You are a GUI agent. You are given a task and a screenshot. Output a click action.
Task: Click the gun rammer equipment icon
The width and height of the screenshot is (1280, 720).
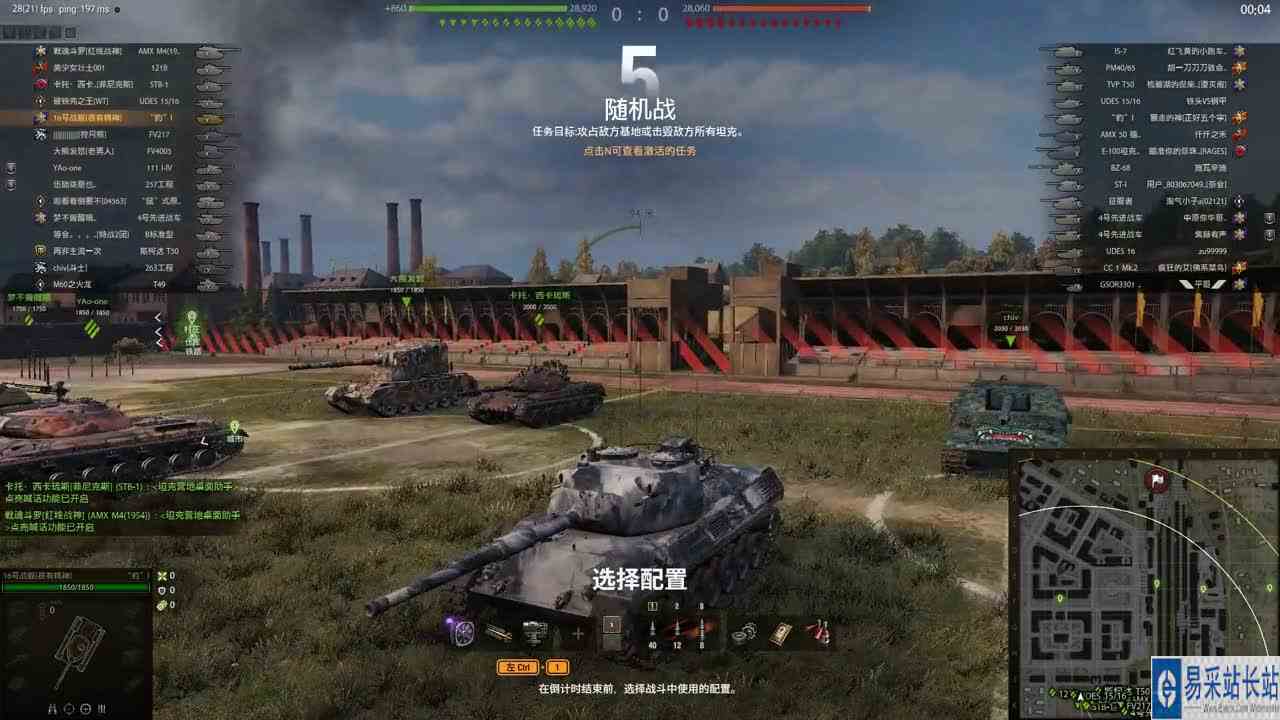click(497, 631)
